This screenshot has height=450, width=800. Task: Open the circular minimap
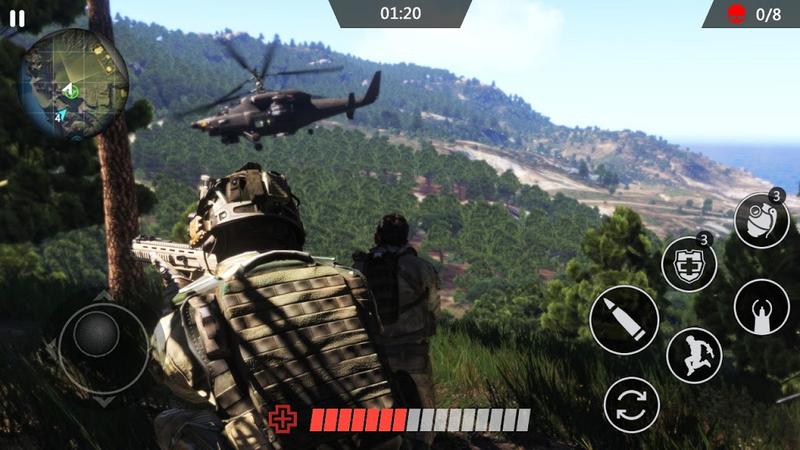coord(73,83)
